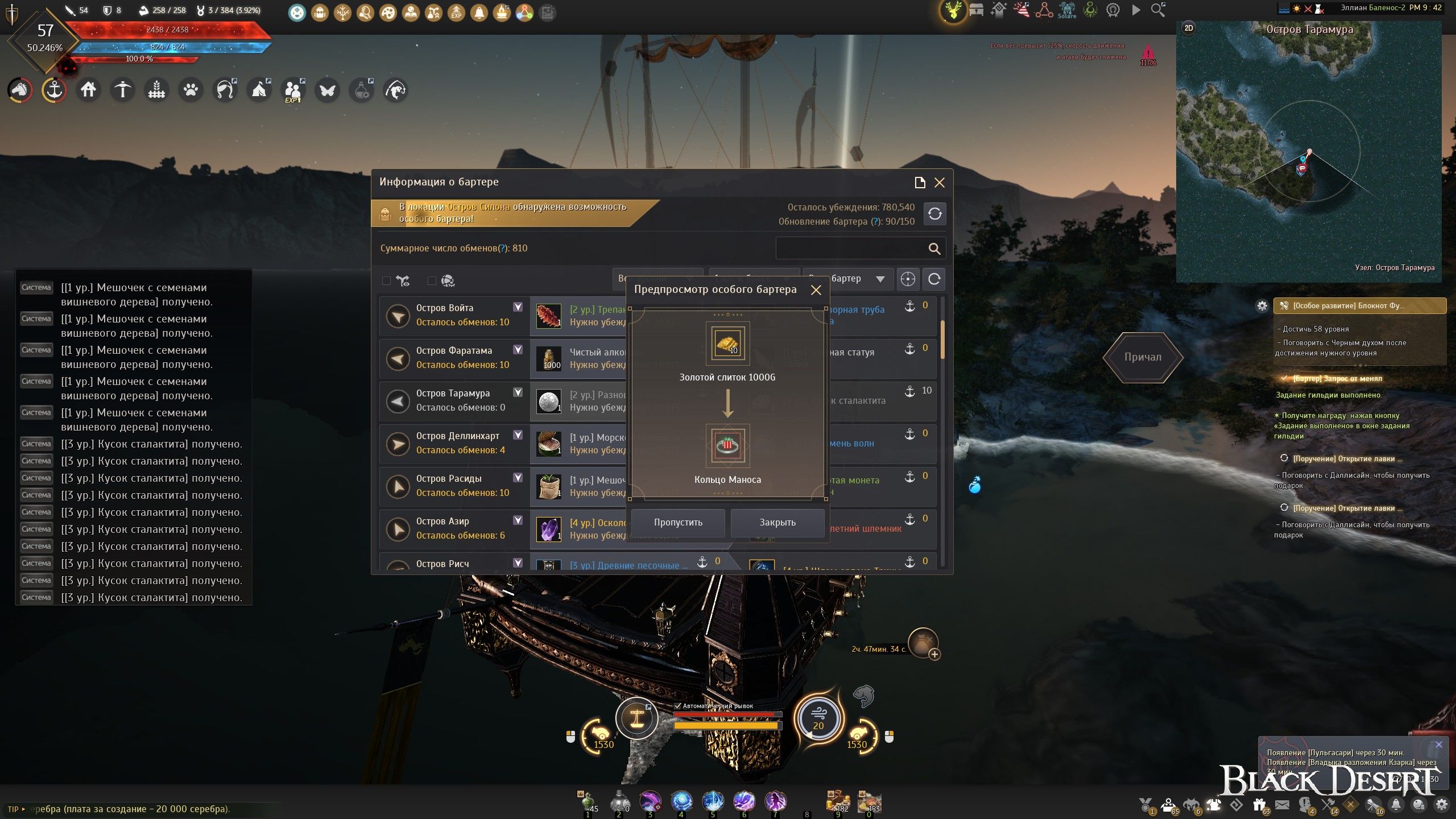Click the Закрыть button in preview
Screen dimensions: 1456x819
pos(777,522)
